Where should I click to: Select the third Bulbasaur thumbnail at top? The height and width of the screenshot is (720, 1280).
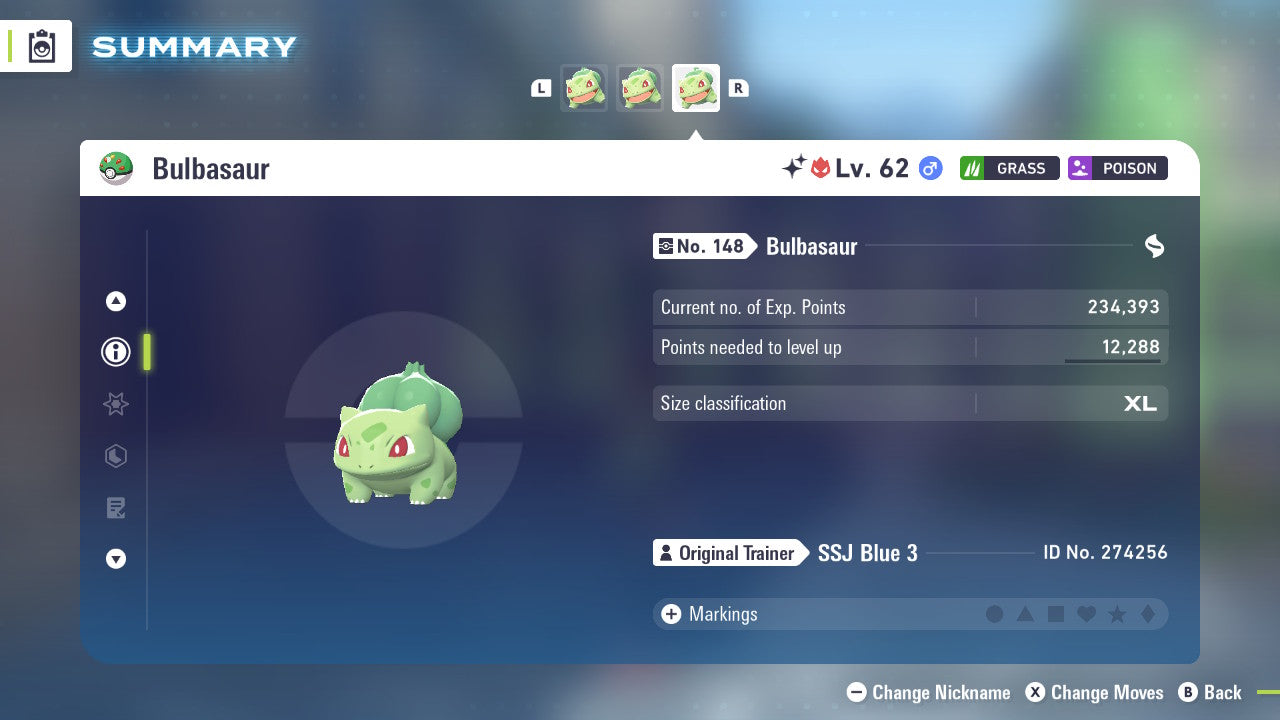pyautogui.click(x=695, y=88)
